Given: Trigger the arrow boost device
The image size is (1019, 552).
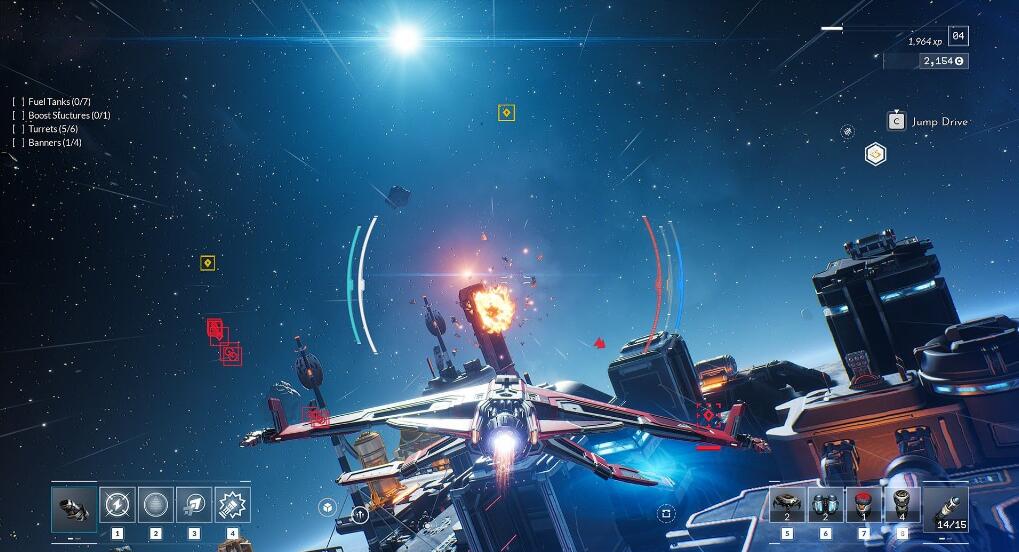Looking at the screenshot, I should 194,504.
